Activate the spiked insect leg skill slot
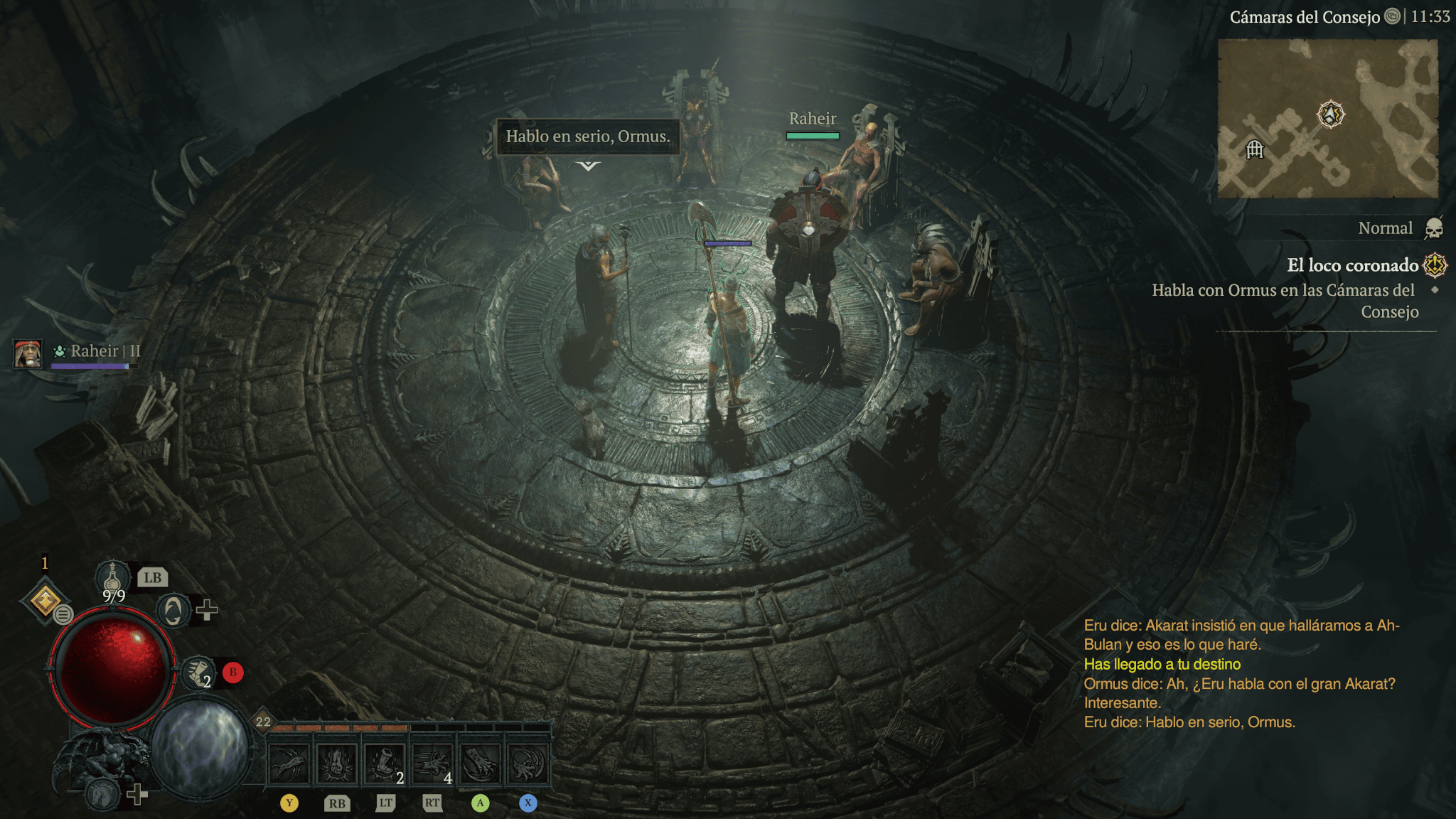 [289, 764]
